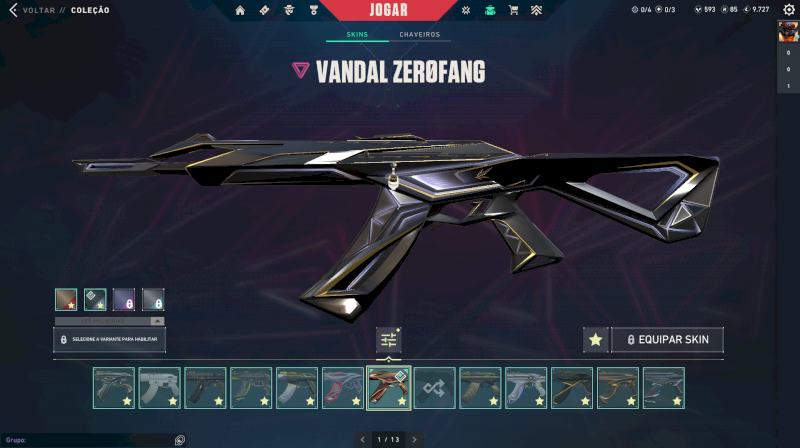Open the filter sliders button
Image resolution: width=800 pixels, height=448 pixels.
pos(389,340)
